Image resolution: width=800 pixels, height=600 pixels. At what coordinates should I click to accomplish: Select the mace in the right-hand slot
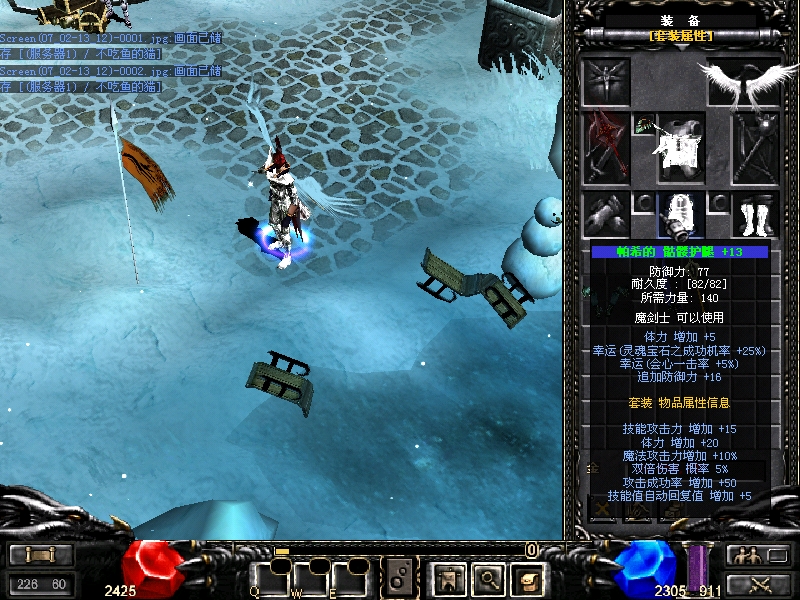point(755,147)
